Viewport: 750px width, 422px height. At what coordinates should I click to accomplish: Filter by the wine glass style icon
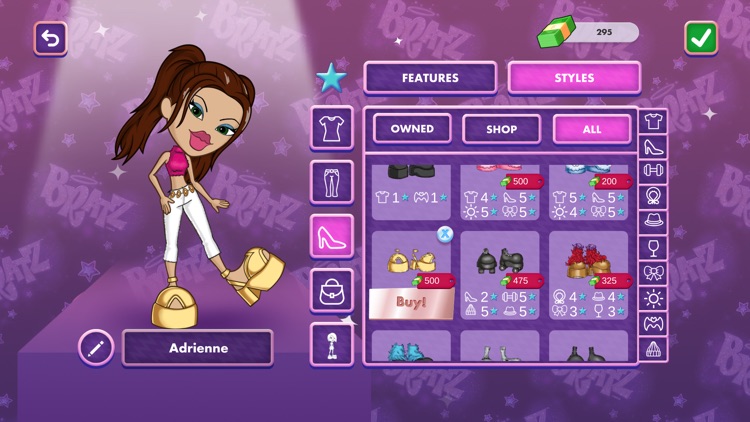(653, 247)
